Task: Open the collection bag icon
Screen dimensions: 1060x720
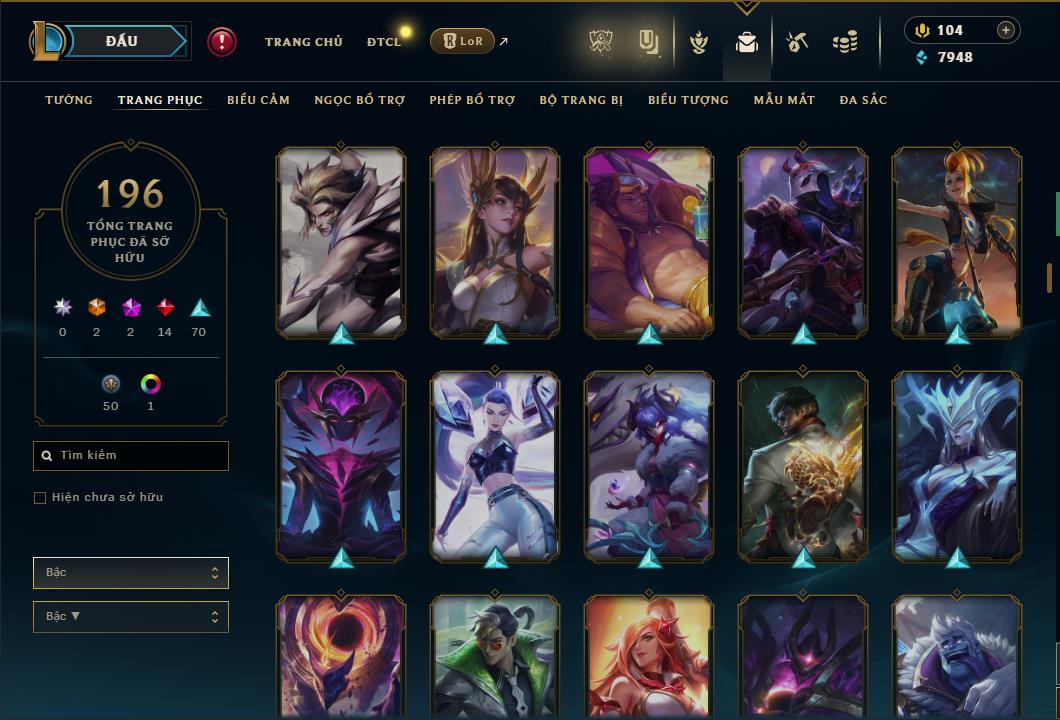Action: (746, 43)
